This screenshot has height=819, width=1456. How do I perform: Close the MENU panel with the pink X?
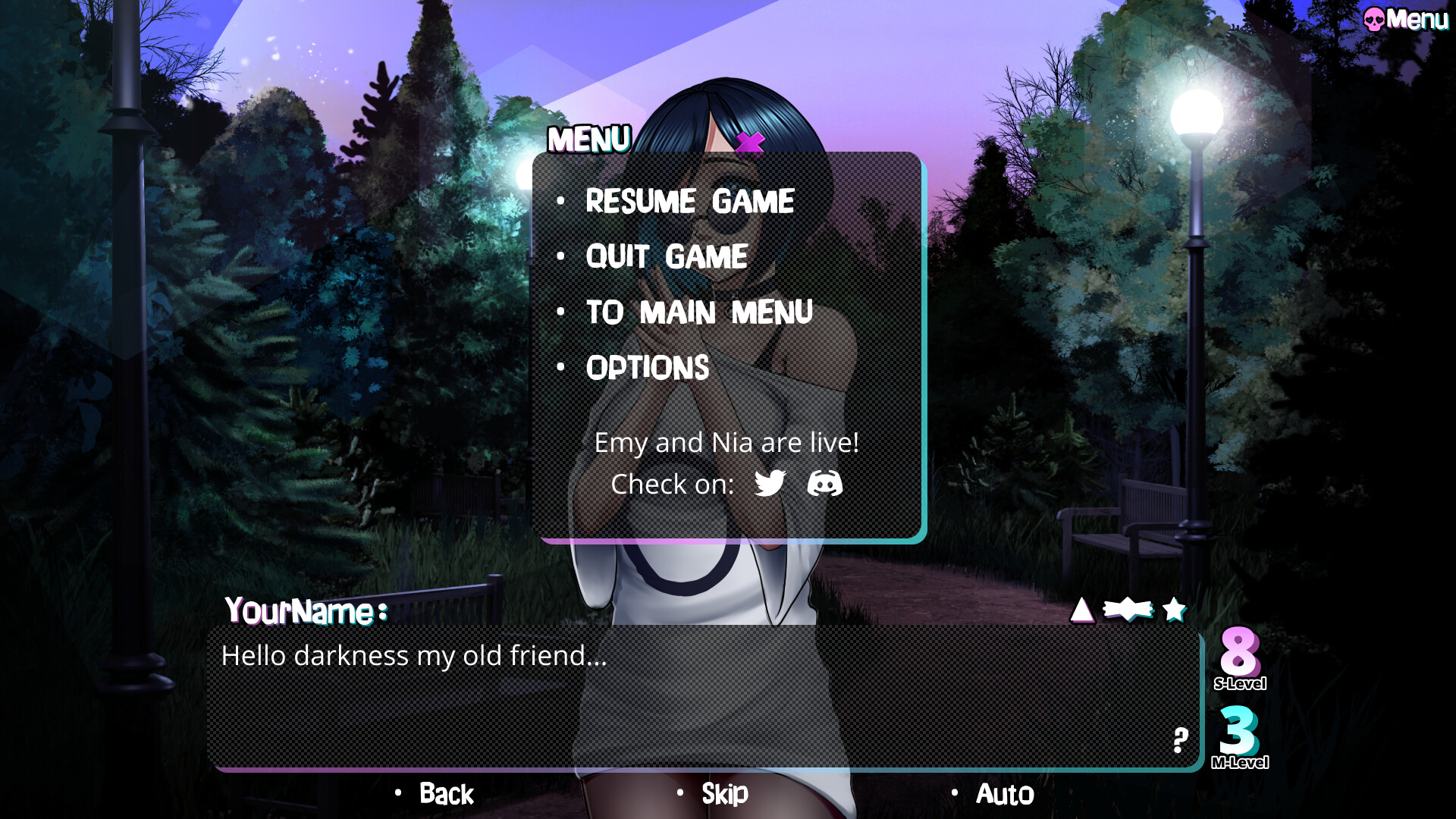749,143
